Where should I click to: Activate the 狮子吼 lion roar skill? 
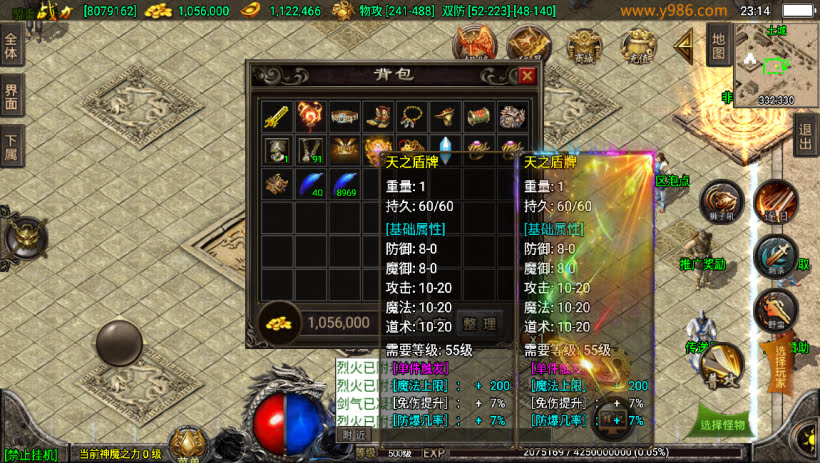(718, 199)
